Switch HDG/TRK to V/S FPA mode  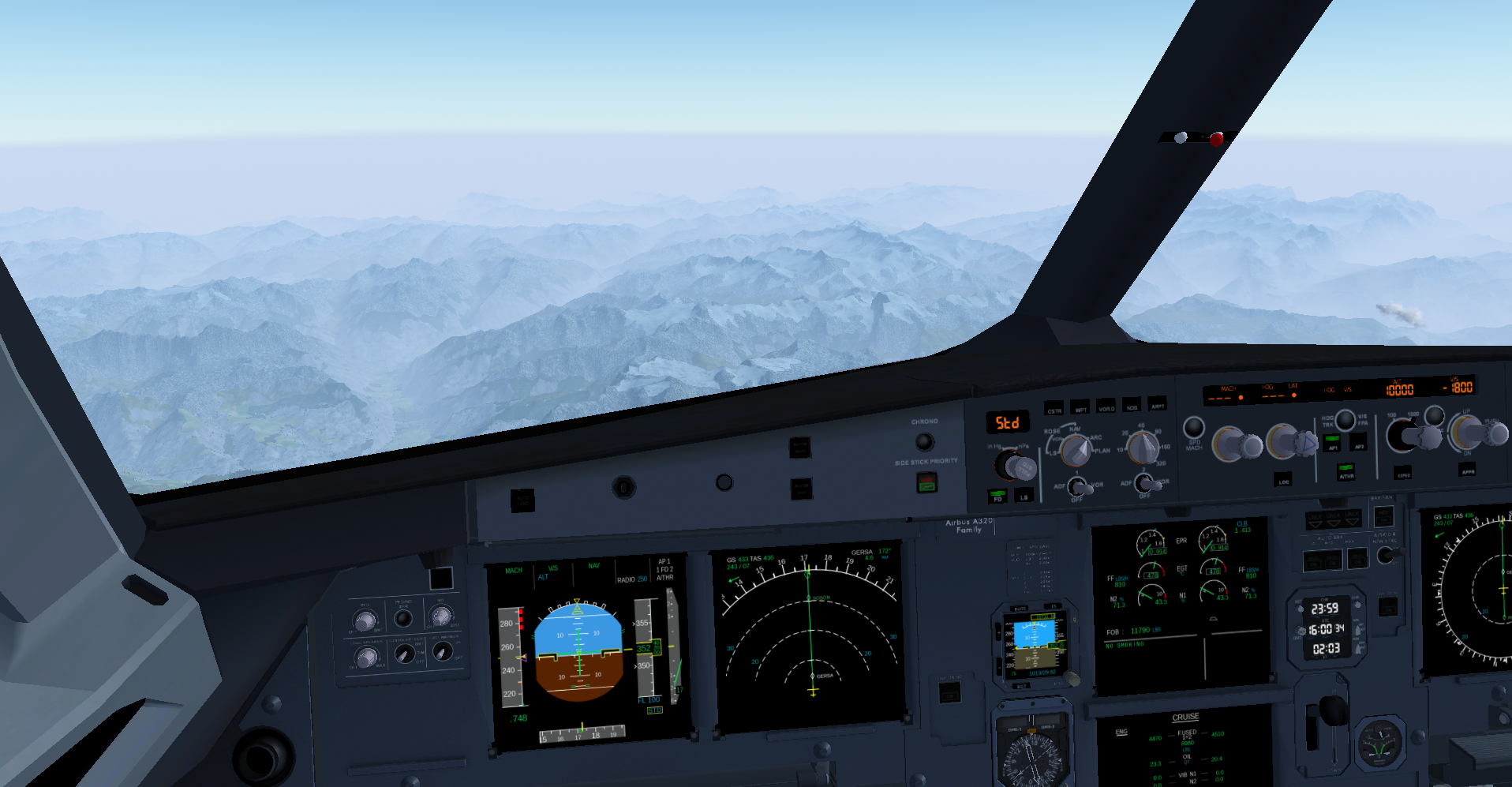(1345, 419)
